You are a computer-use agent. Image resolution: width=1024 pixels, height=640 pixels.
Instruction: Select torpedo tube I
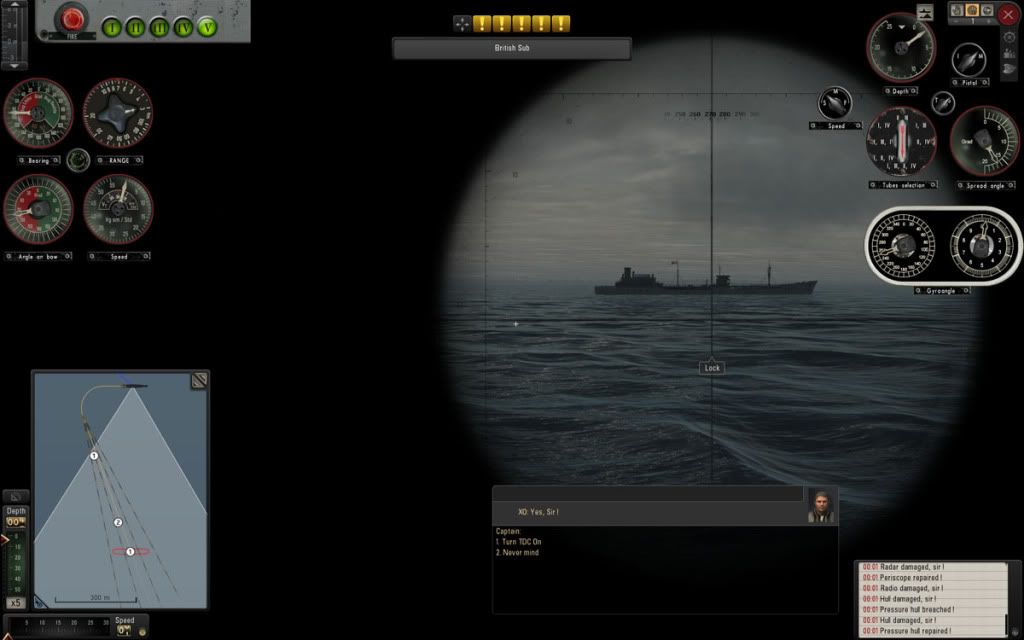pyautogui.click(x=111, y=27)
